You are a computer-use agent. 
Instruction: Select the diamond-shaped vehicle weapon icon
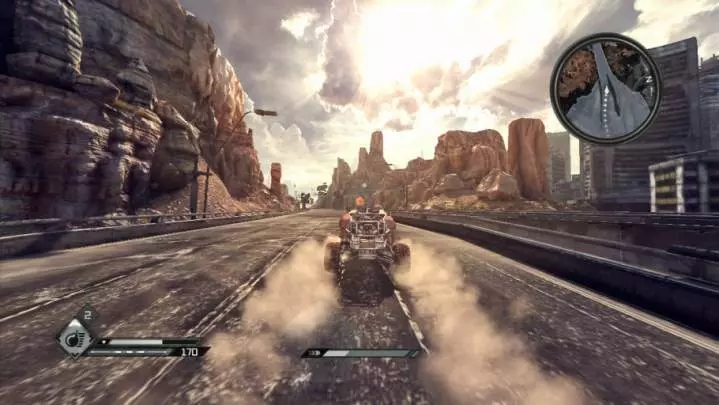76,336
